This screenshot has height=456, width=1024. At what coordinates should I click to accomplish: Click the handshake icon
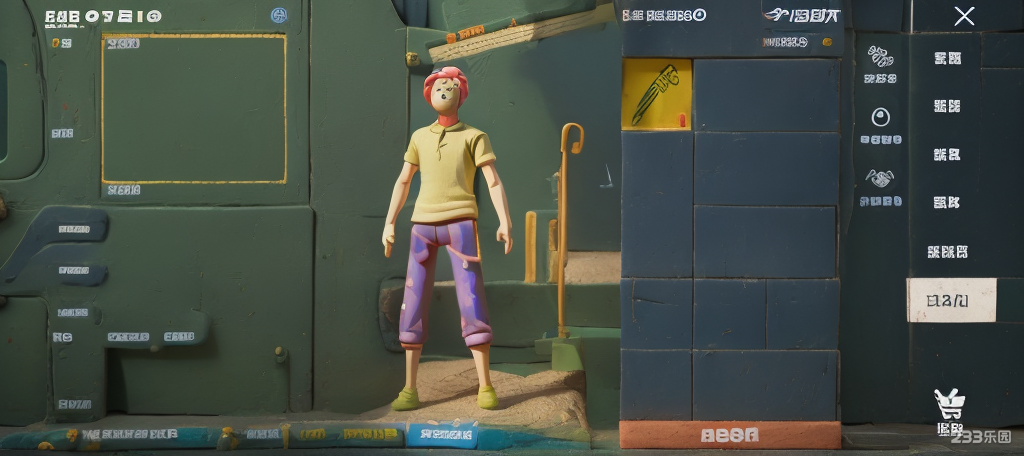click(x=880, y=178)
